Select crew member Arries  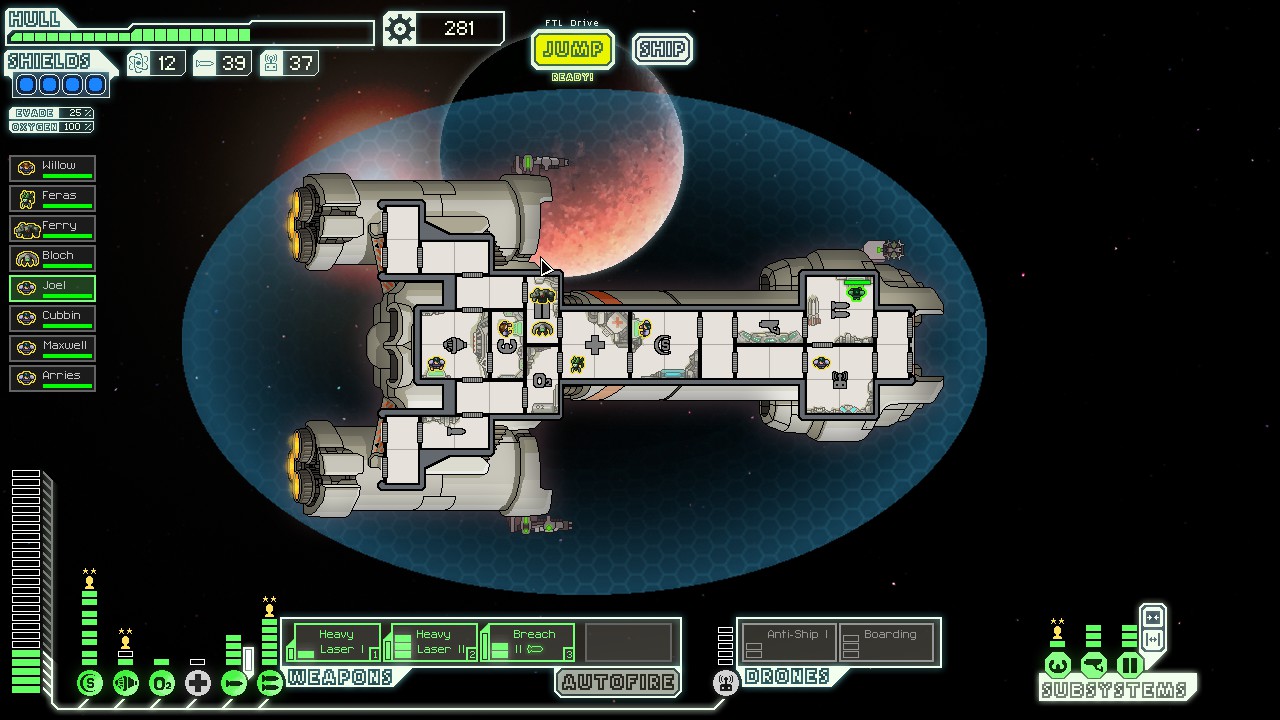(53, 377)
